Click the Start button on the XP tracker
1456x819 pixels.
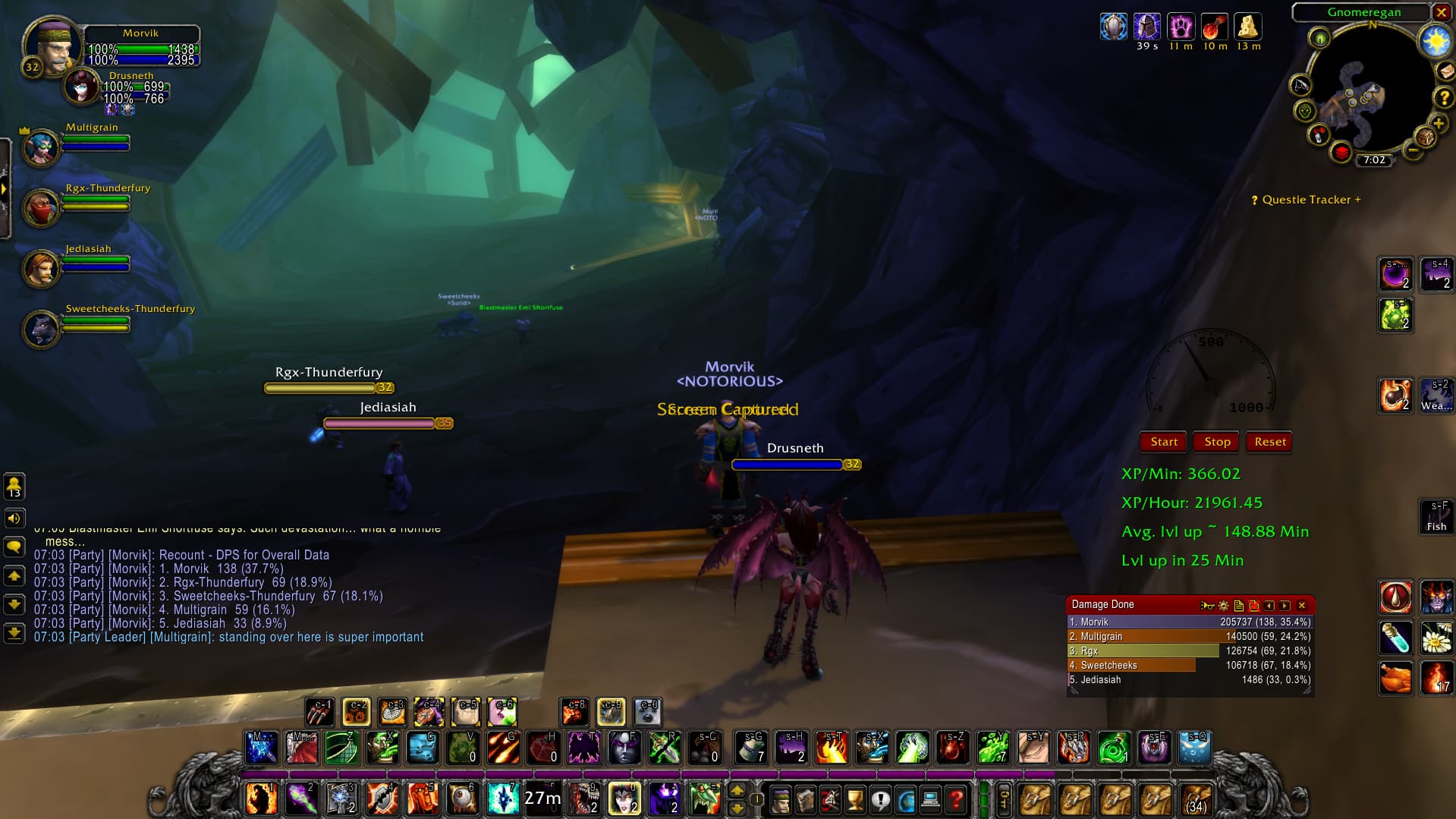[x=1164, y=442]
